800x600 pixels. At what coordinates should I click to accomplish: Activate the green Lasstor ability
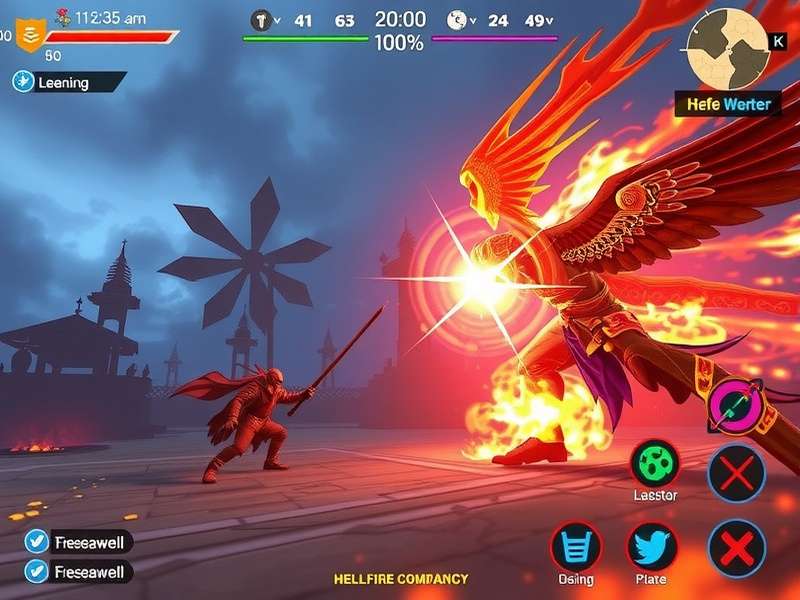point(655,464)
